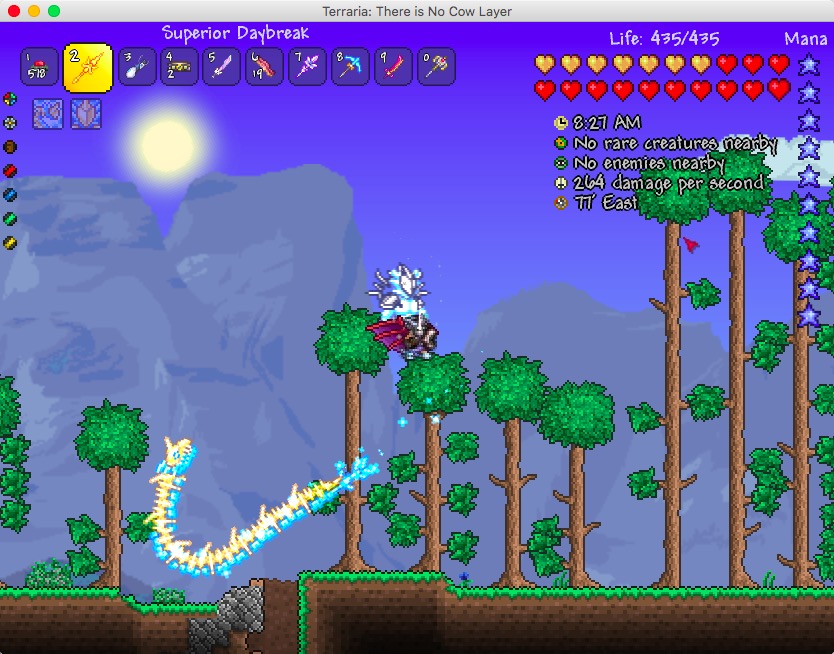Viewport: 834px width, 654px height.
Task: Choose the hammer-axe in hotbar slot 0
Action: (x=436, y=68)
